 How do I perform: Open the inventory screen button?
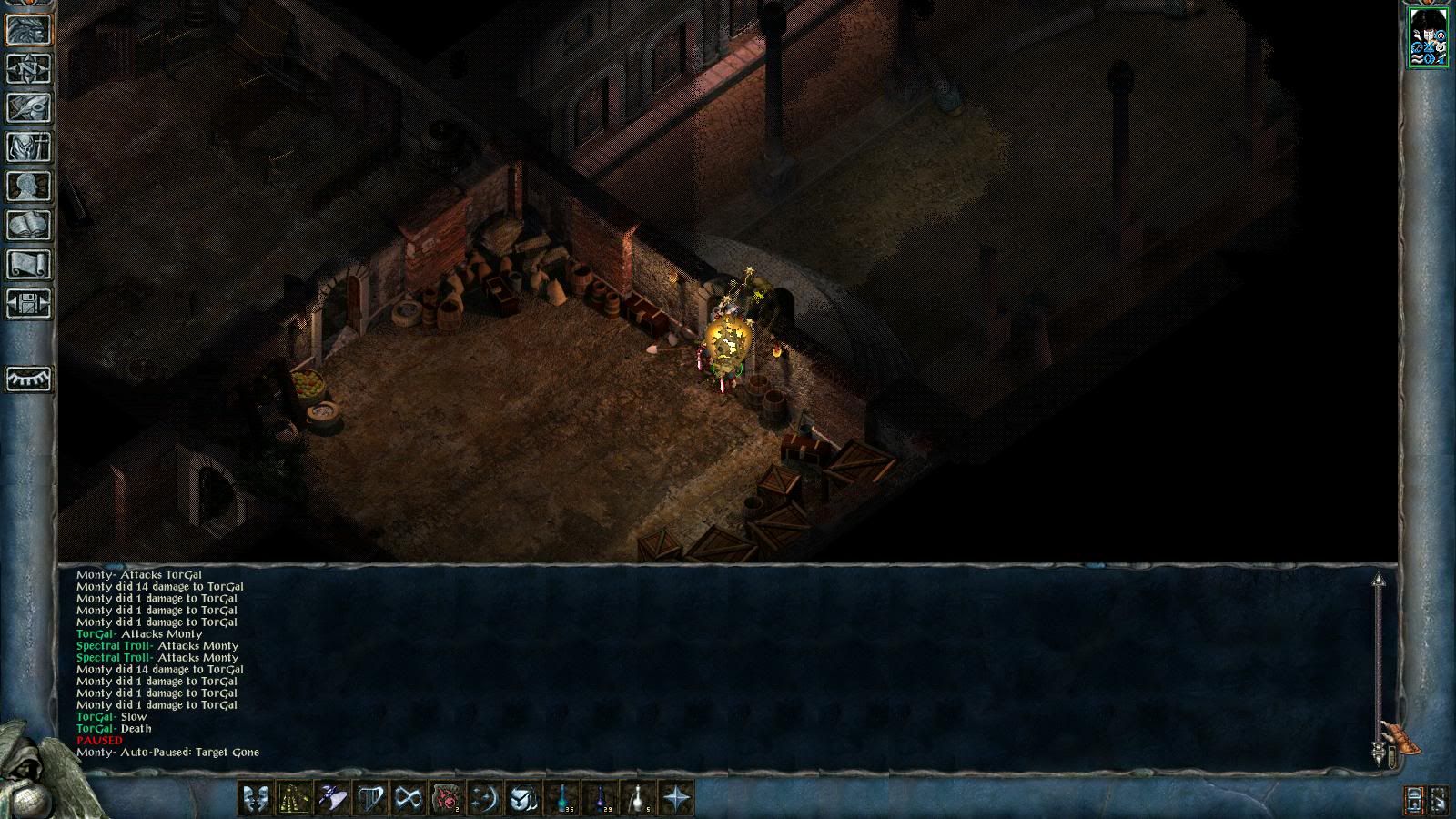[x=29, y=147]
